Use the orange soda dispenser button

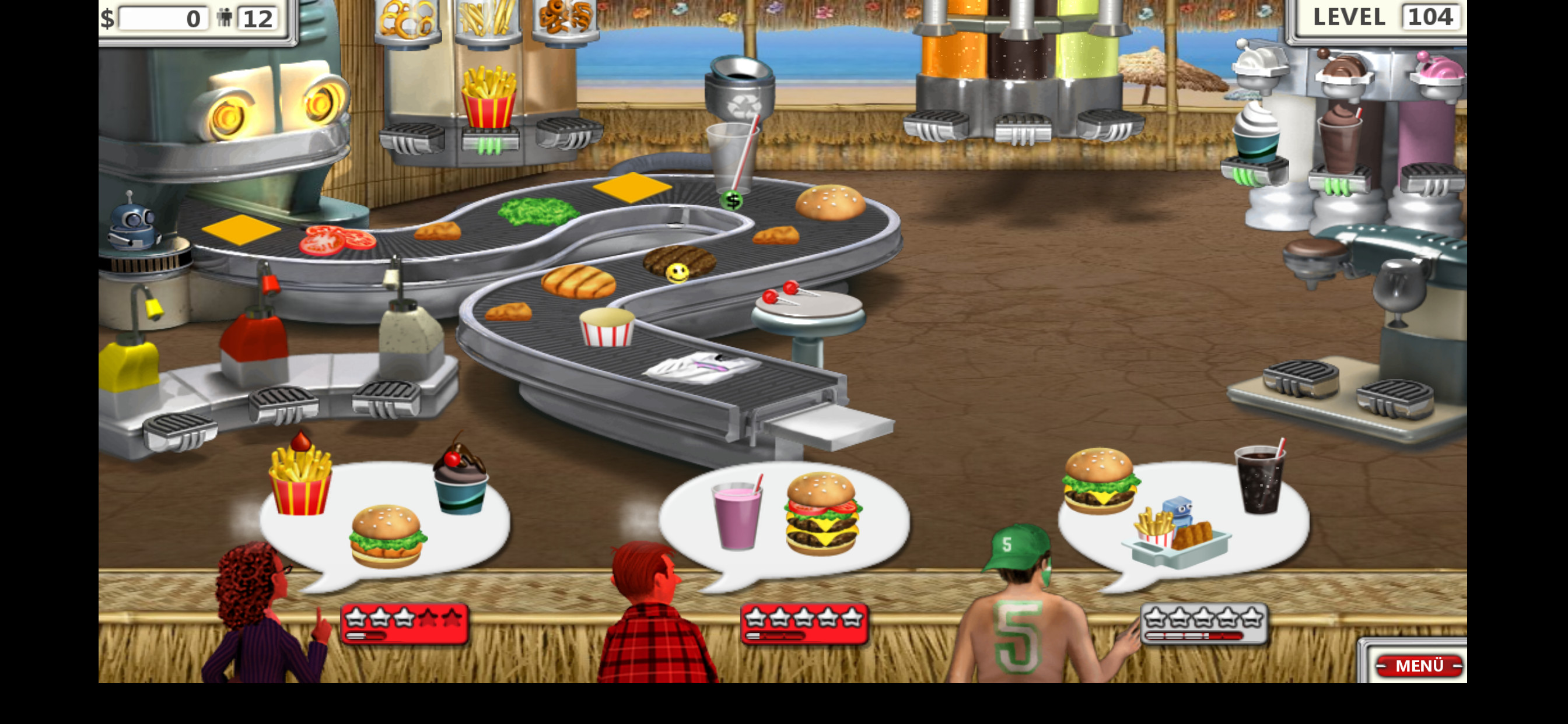coord(936,124)
